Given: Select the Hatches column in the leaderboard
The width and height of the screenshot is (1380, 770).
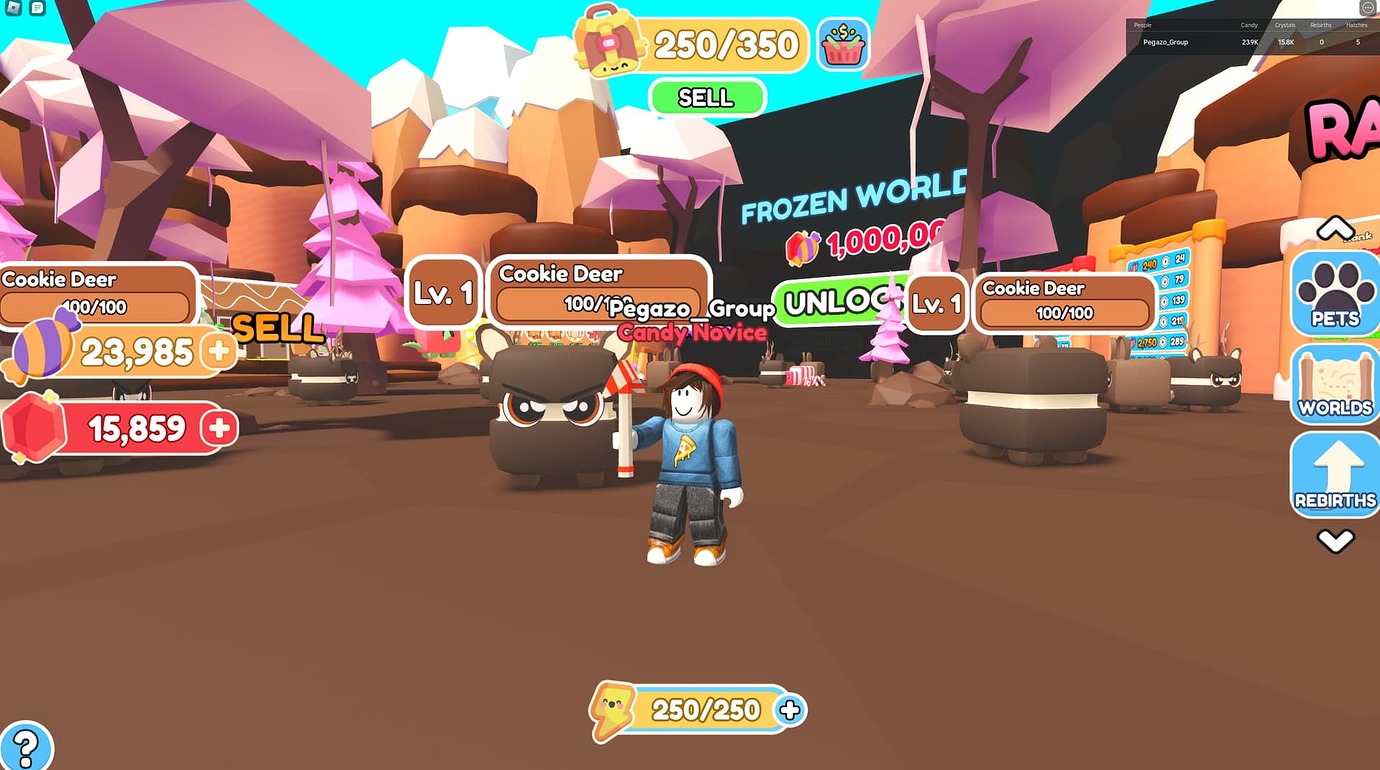Looking at the screenshot, I should pos(1357,25).
